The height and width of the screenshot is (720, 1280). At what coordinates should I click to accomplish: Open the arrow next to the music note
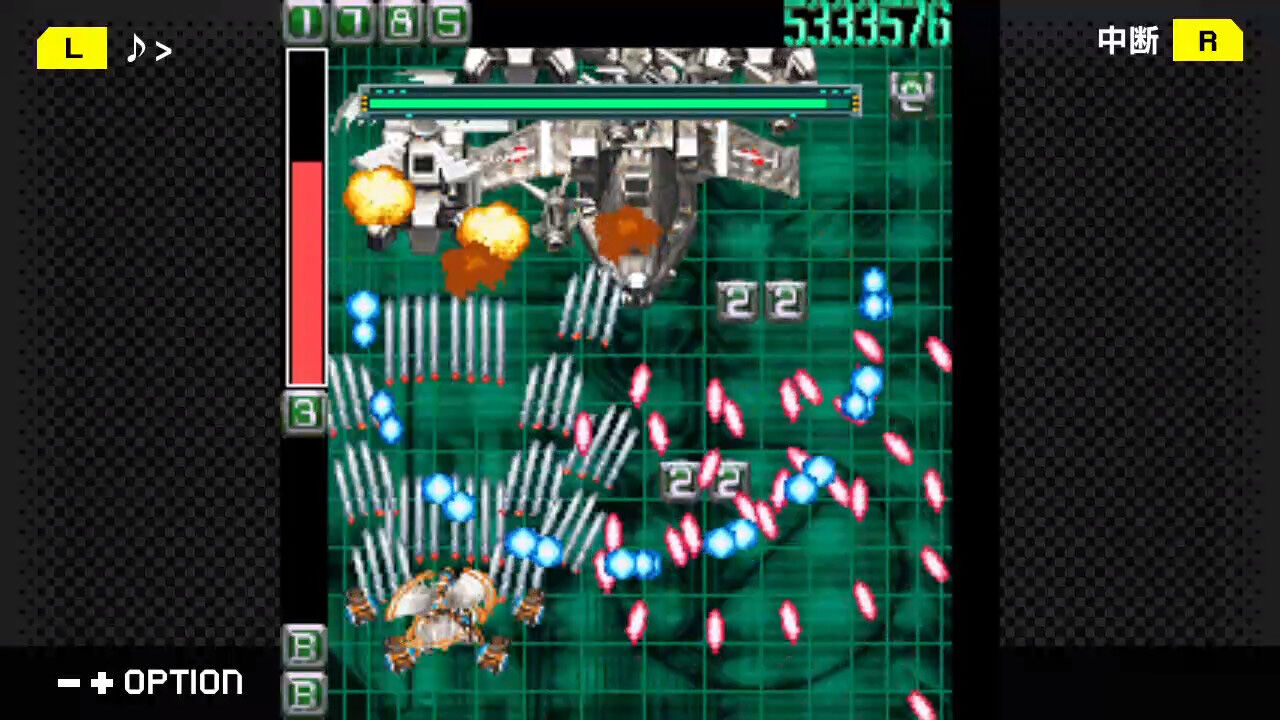pos(162,50)
